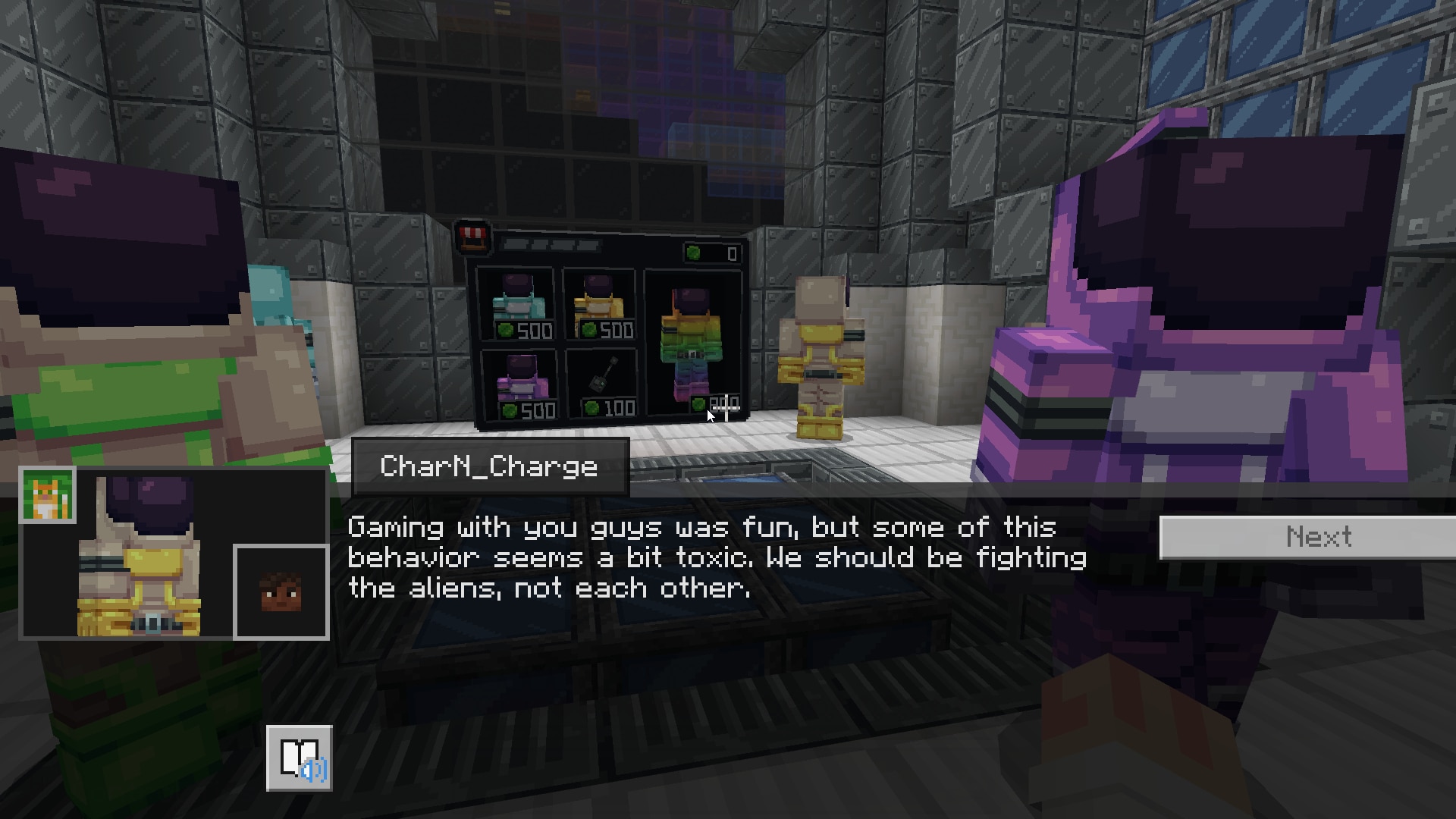Select the yellow armor costing 500 emeralds
Viewport: 1456px width, 819px height.
pos(598,302)
